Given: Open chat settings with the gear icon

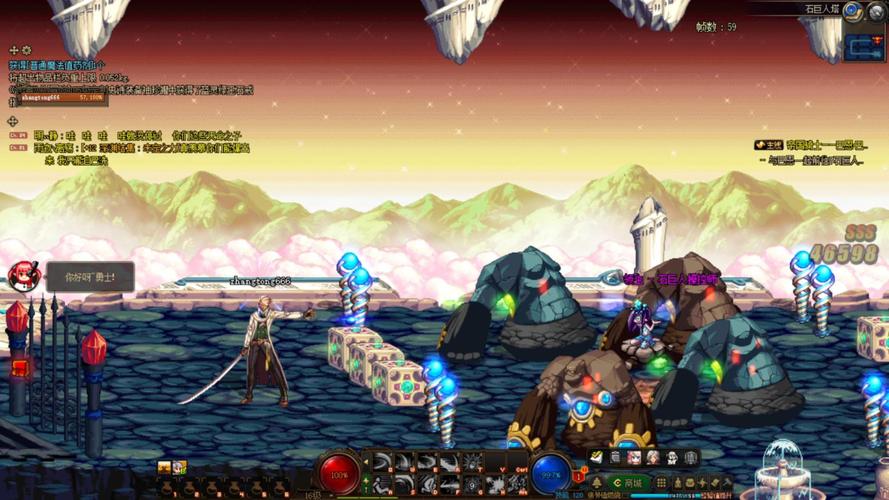Looking at the screenshot, I should (27, 50).
